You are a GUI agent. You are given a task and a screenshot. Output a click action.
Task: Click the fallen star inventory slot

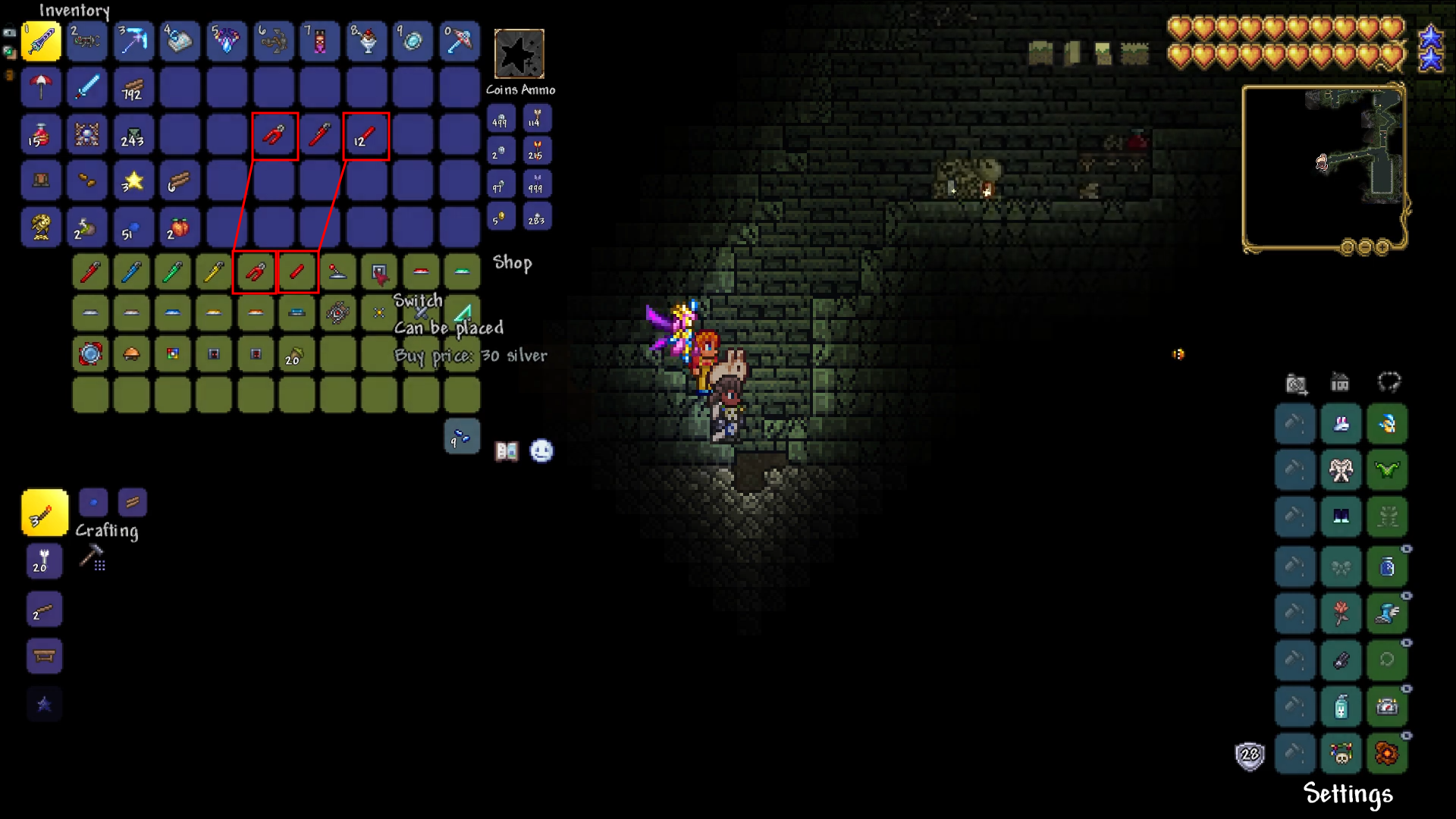coord(133,181)
